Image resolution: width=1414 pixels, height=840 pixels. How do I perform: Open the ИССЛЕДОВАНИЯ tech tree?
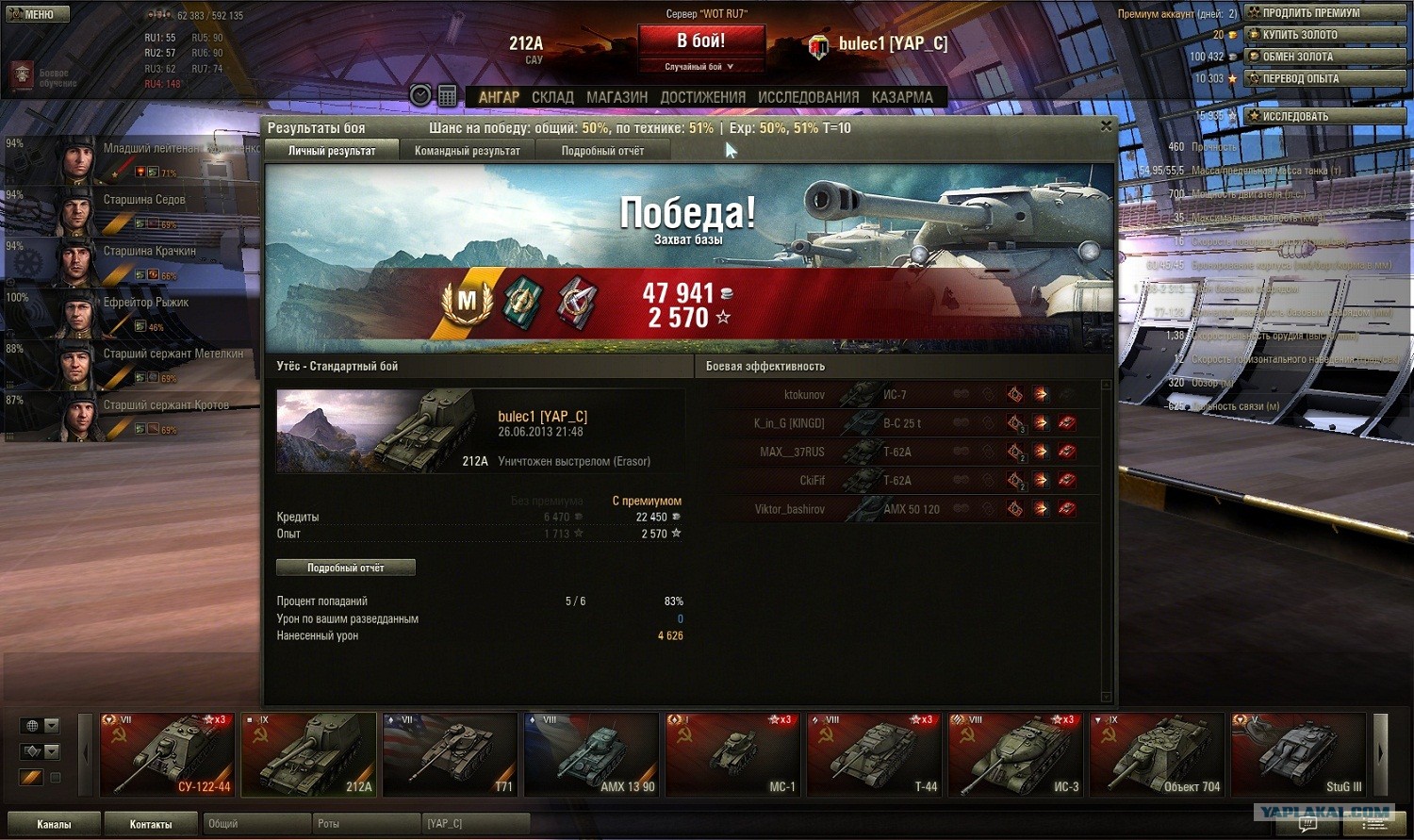(808, 97)
